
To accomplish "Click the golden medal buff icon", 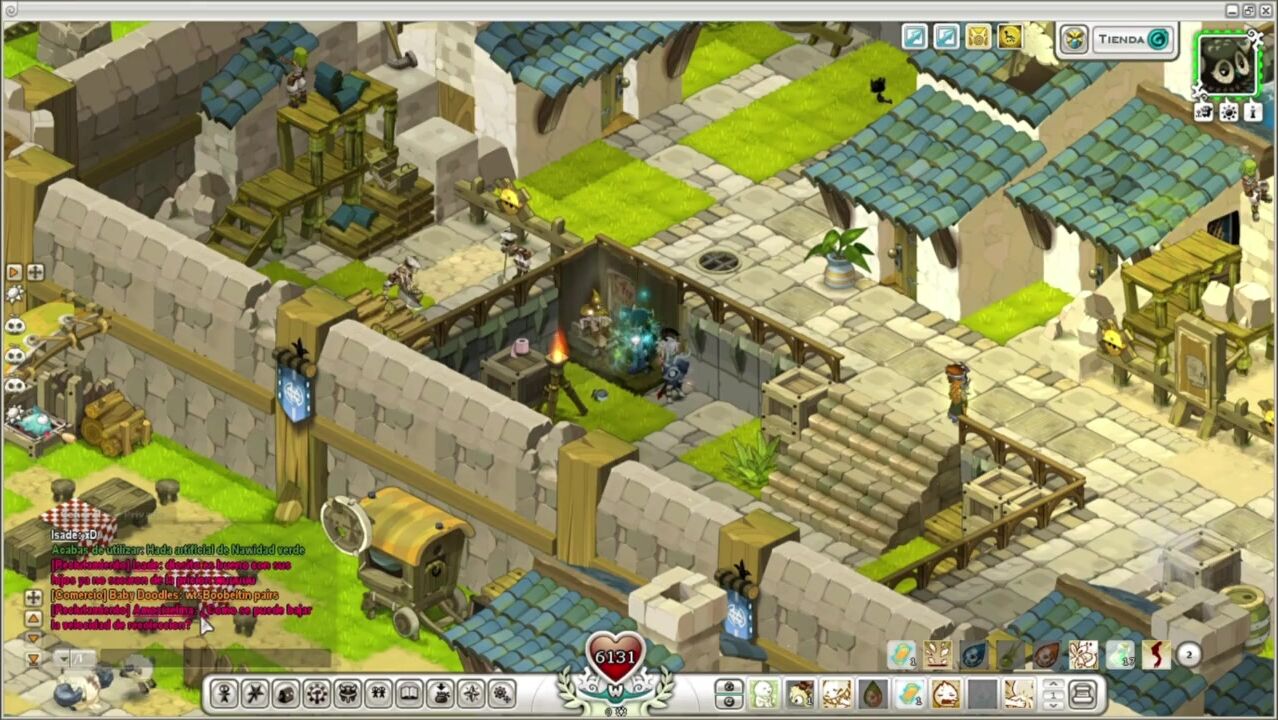I will pos(978,38).
